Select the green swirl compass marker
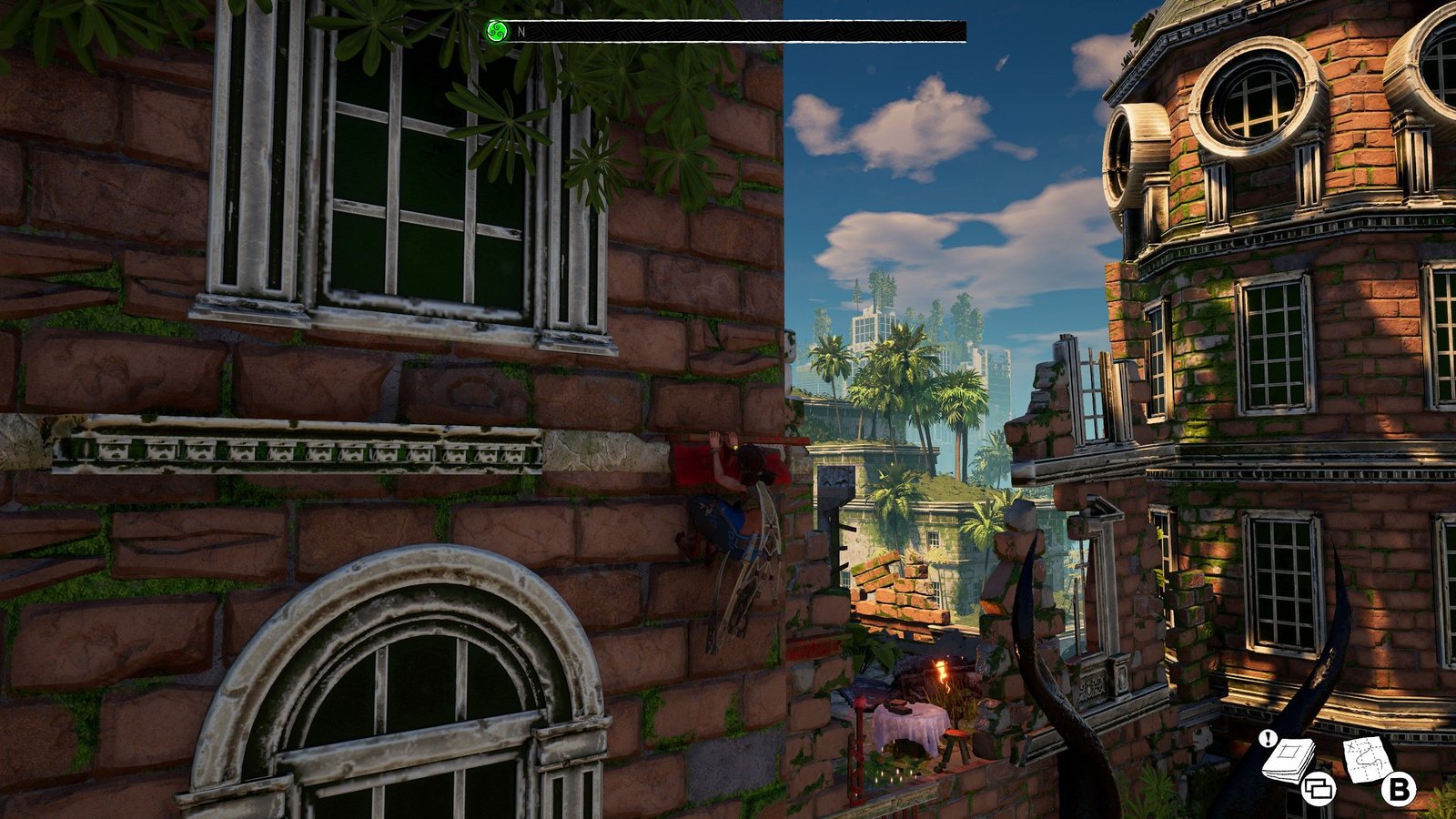 coord(496,32)
